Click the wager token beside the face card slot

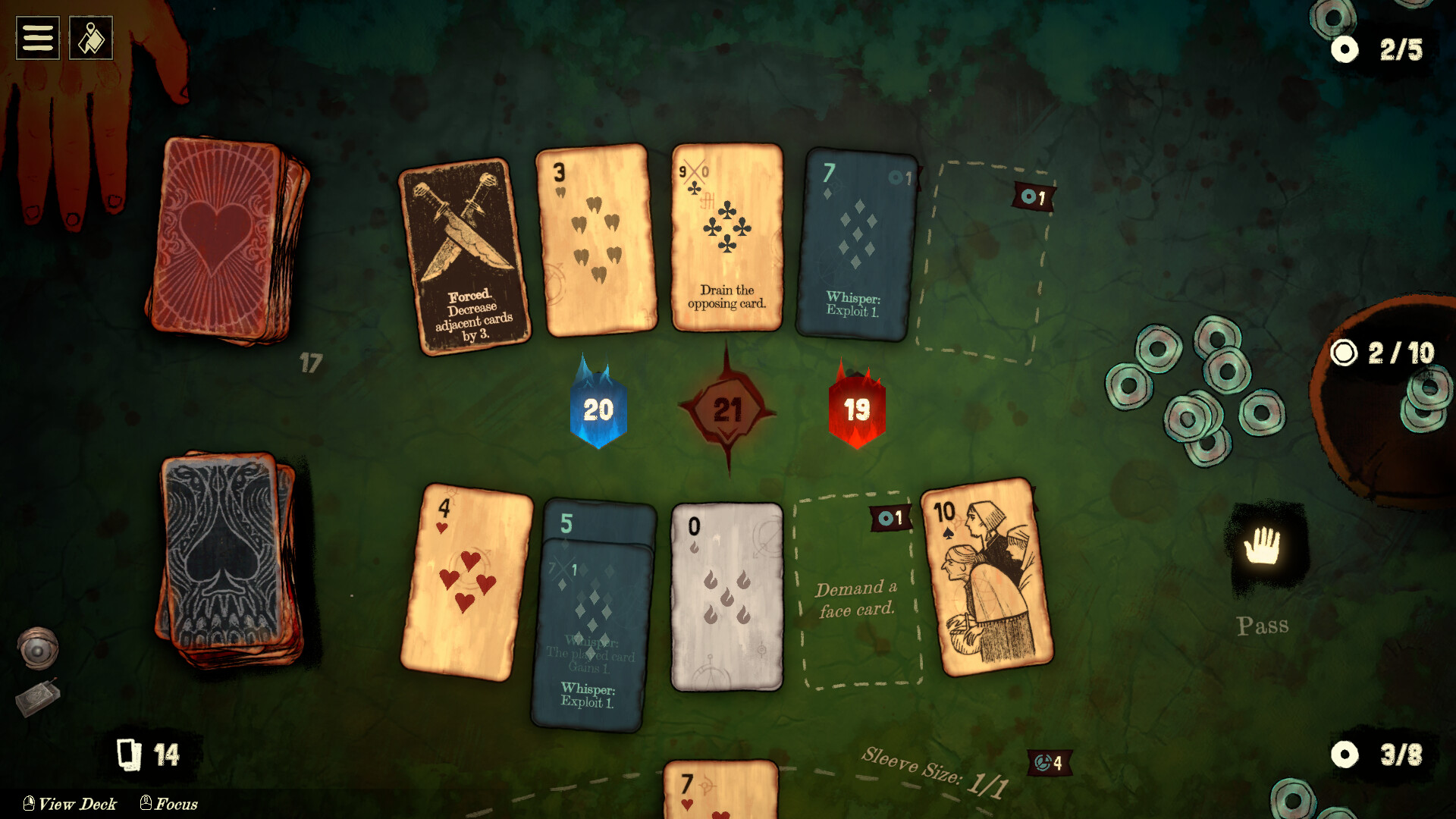[x=889, y=517]
